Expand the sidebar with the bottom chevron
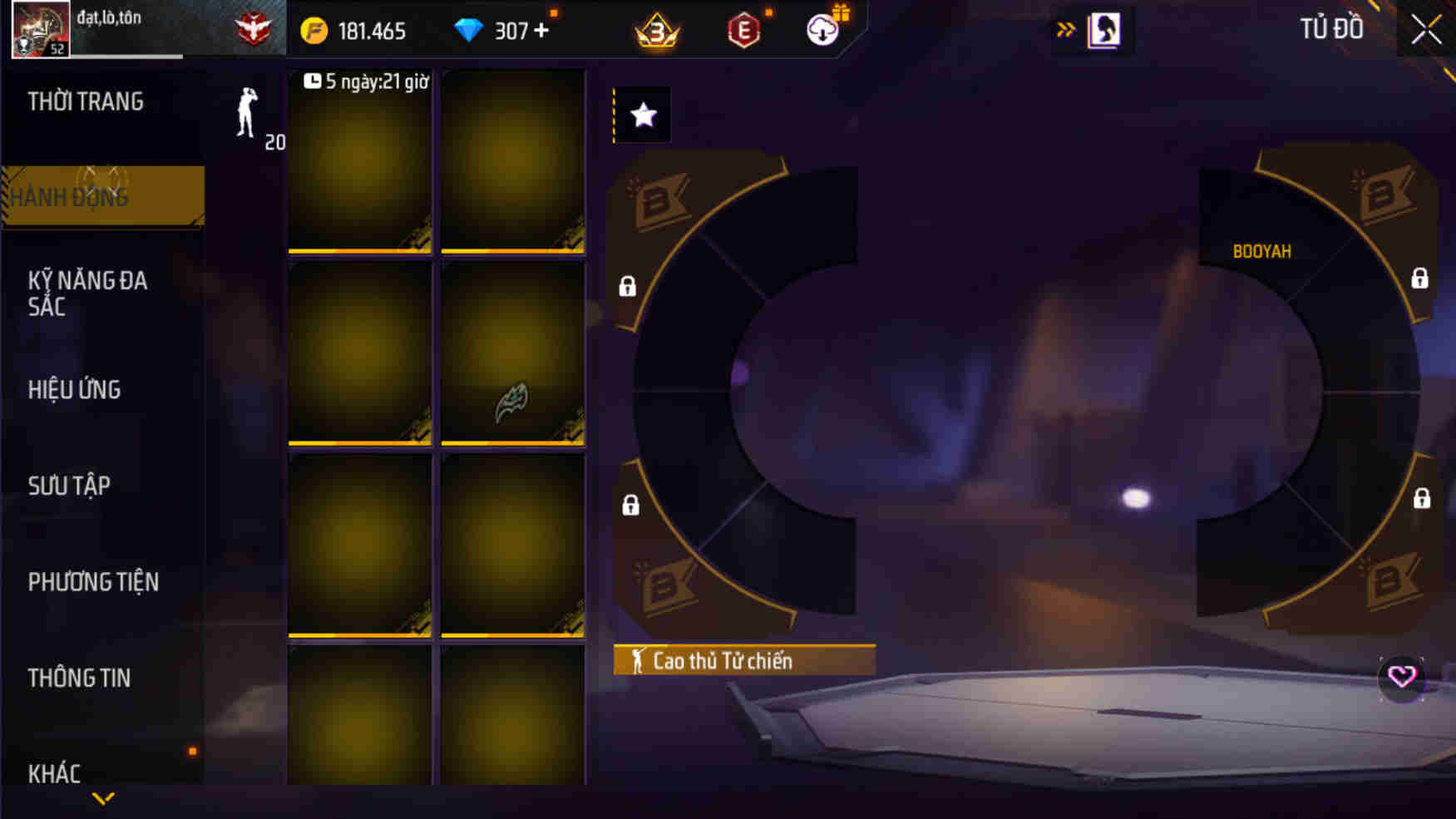Viewport: 1456px width, 819px height. click(x=103, y=799)
